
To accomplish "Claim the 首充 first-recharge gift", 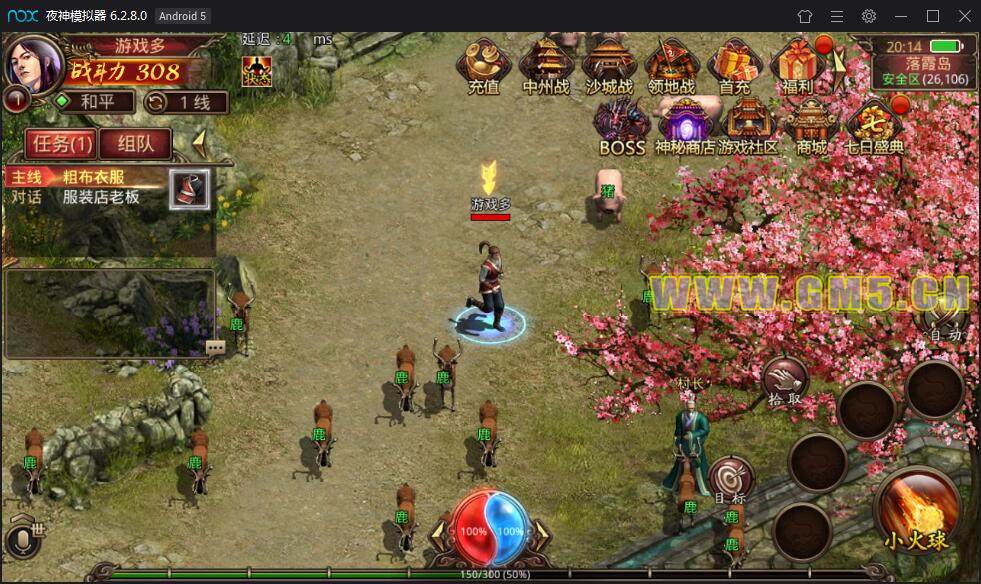I will (x=735, y=66).
